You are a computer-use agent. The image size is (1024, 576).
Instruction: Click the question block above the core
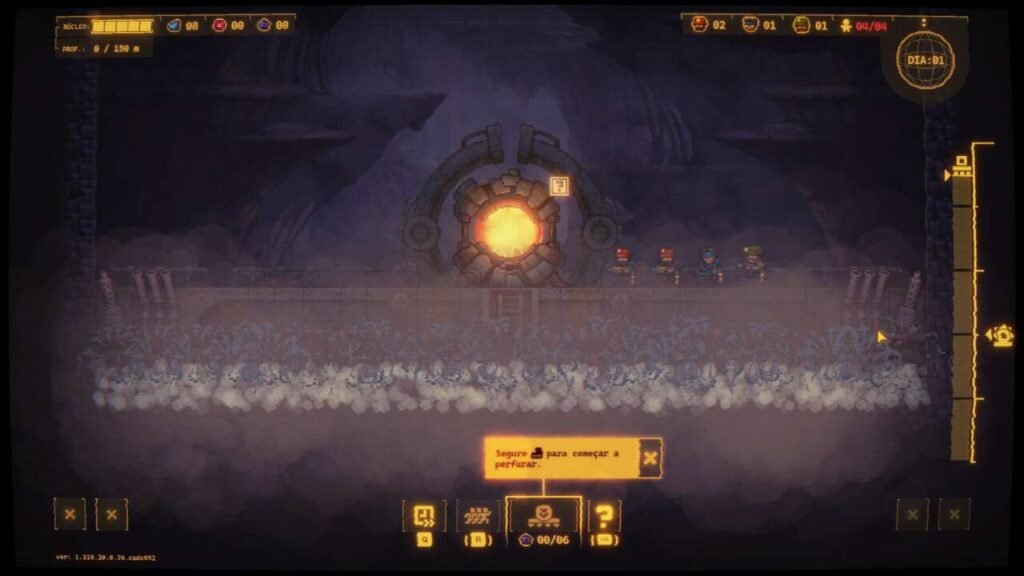pyautogui.click(x=560, y=185)
